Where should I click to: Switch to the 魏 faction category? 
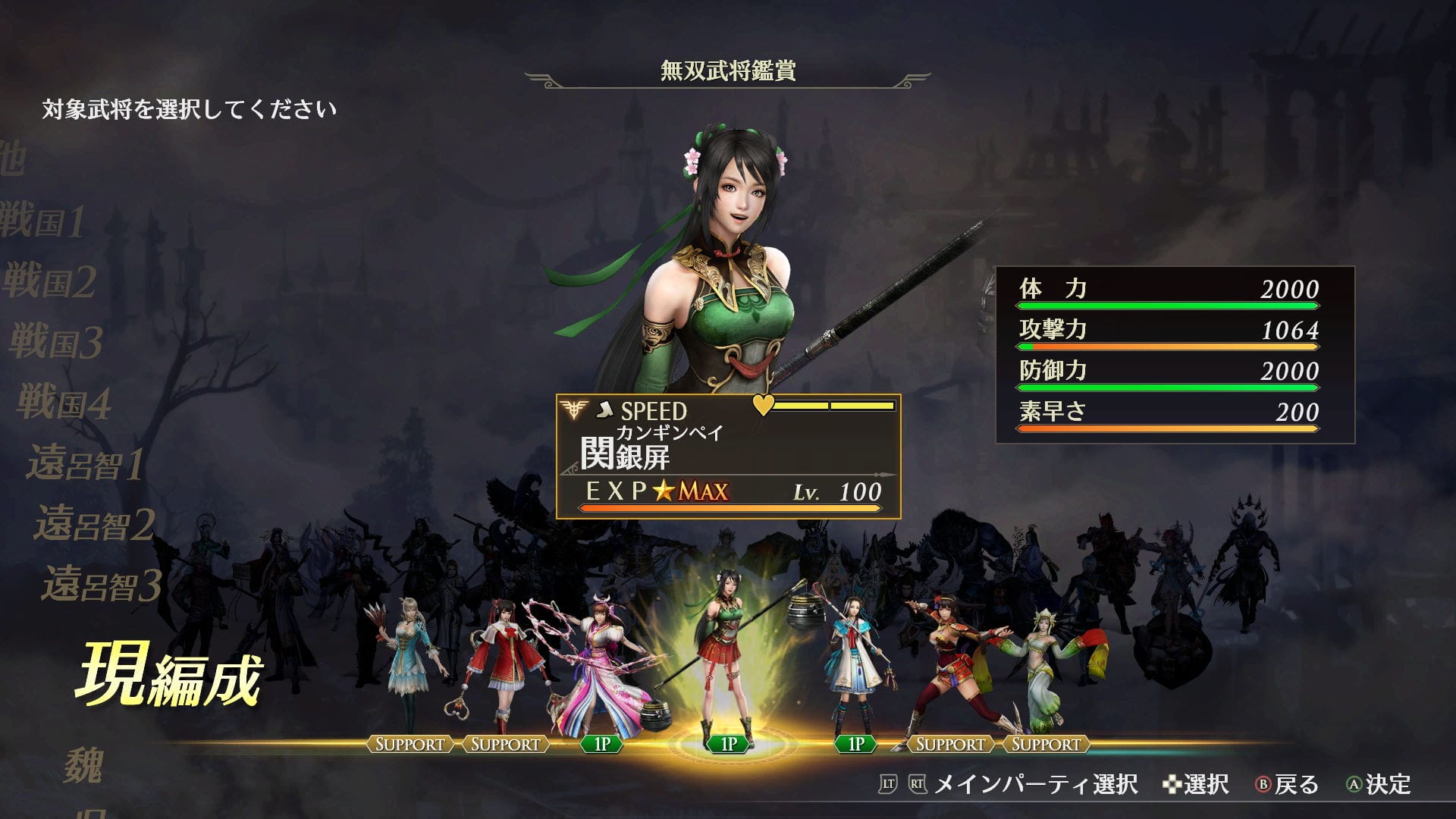click(x=83, y=764)
